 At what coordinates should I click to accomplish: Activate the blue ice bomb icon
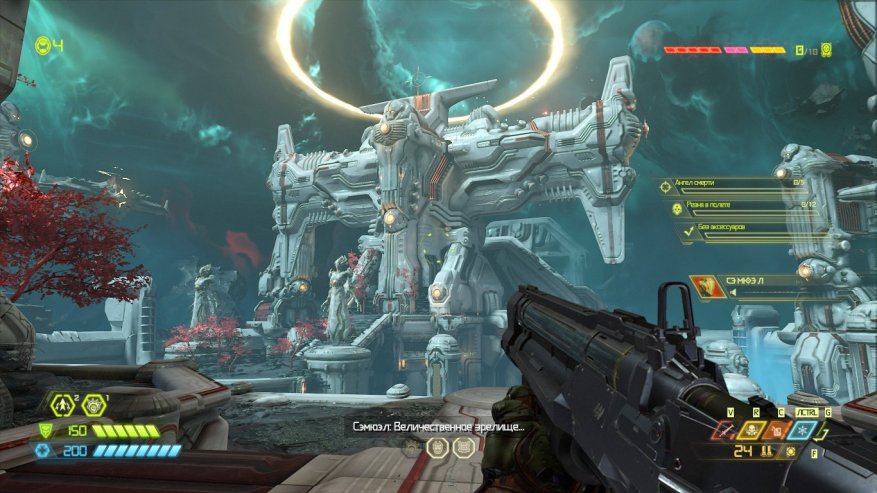800,429
